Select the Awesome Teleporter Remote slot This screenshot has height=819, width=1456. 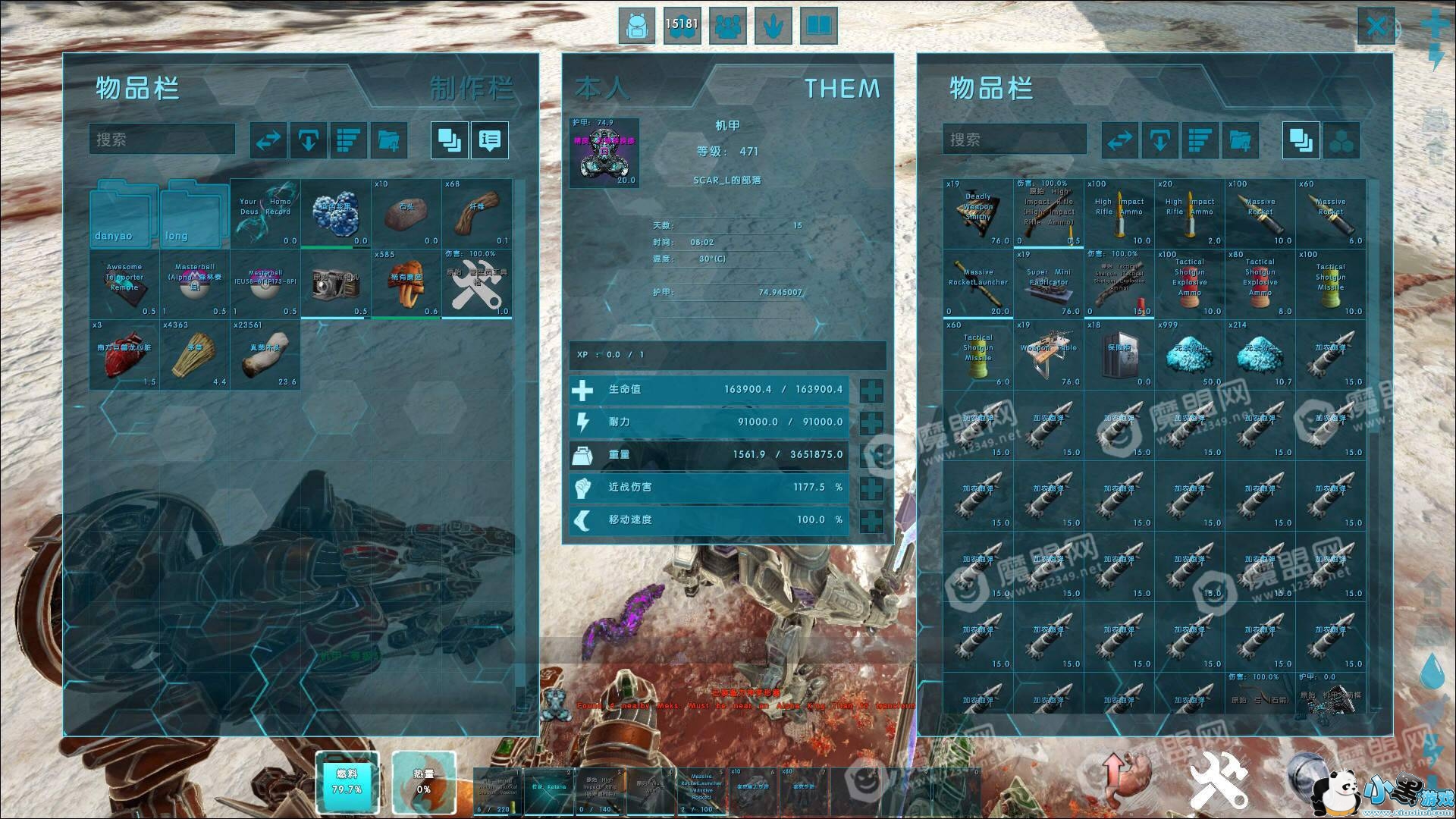pos(124,284)
